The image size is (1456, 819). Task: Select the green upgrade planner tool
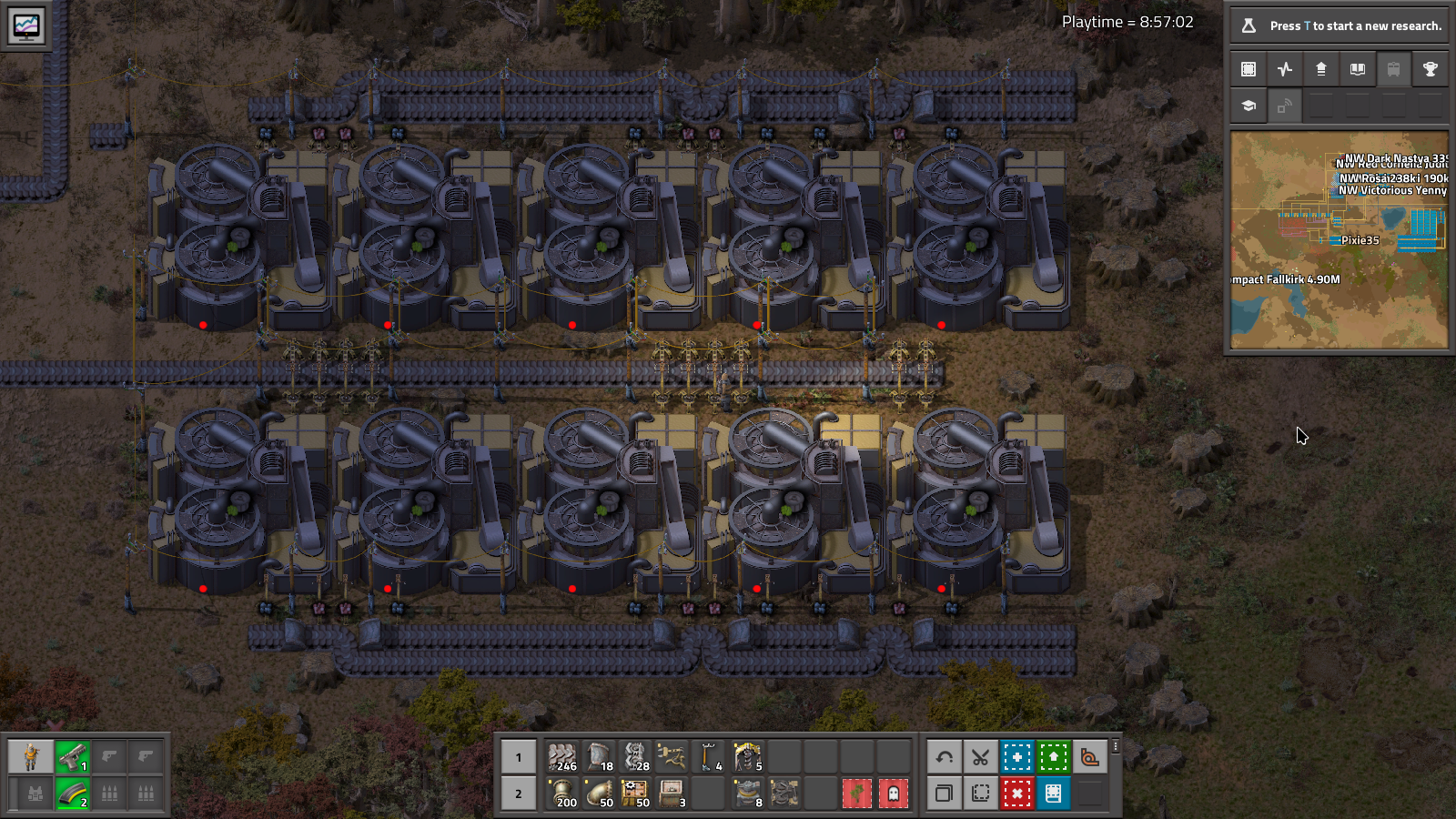point(1053,756)
